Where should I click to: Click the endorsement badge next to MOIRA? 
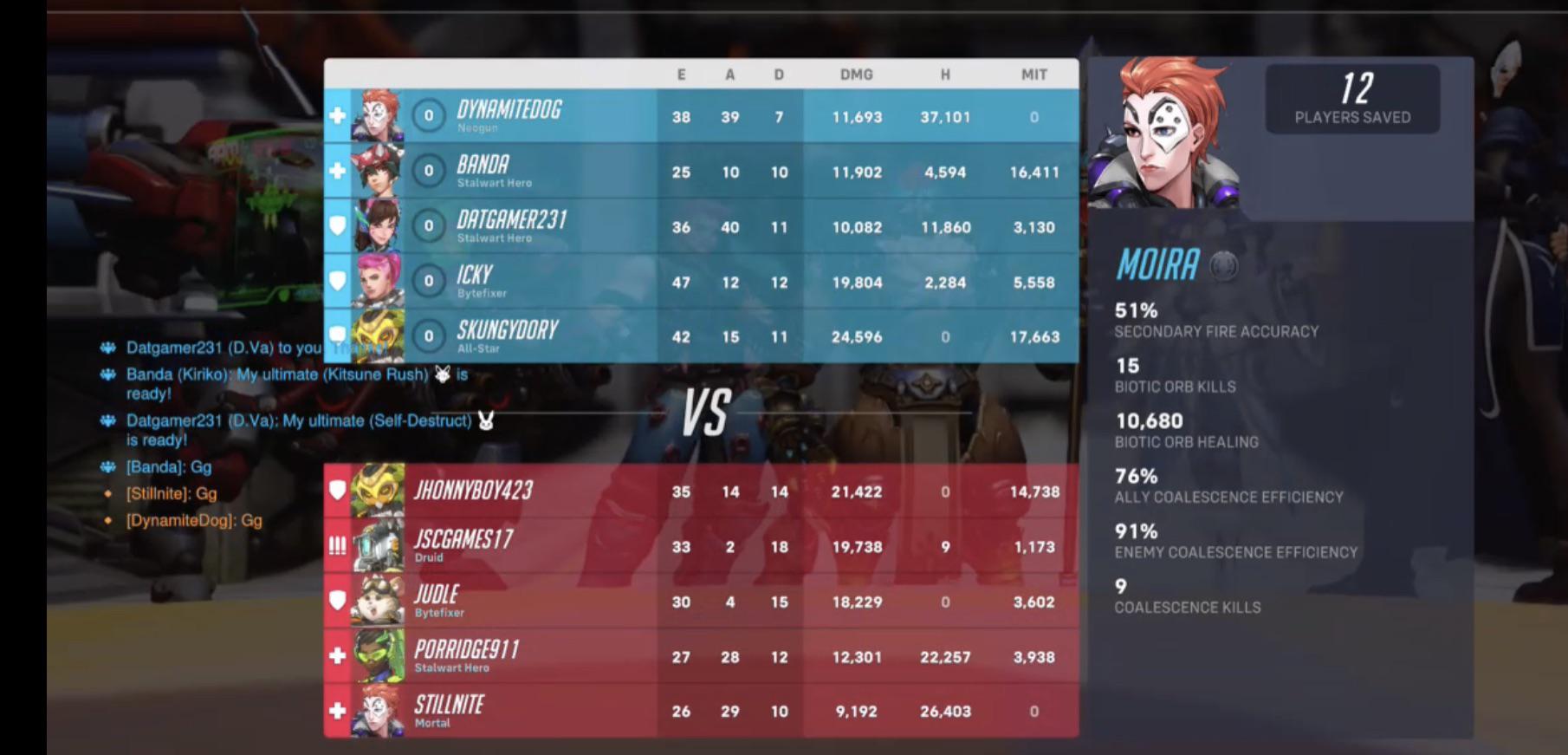1225,265
